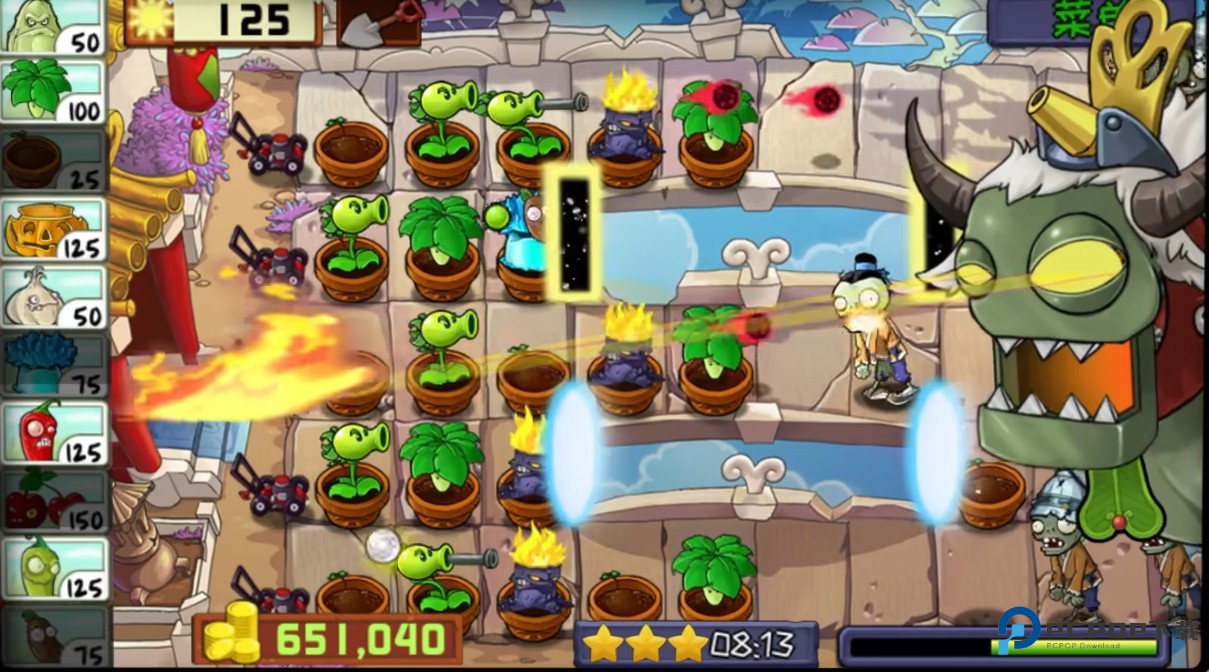Select the dark eggplant seed packet costing 75
This screenshot has width=1209, height=672.
tap(54, 634)
